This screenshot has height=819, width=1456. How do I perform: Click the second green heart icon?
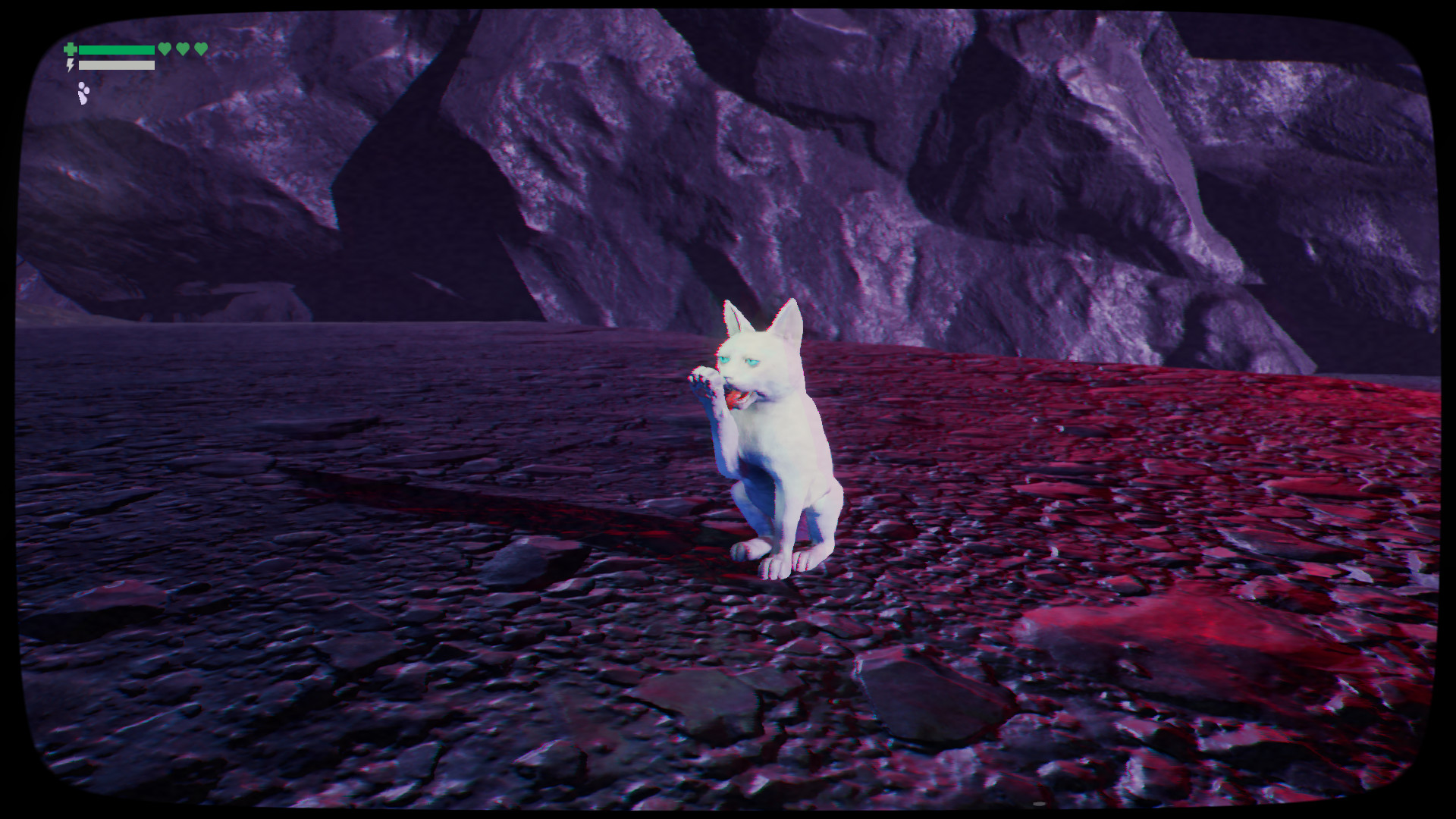pos(182,49)
